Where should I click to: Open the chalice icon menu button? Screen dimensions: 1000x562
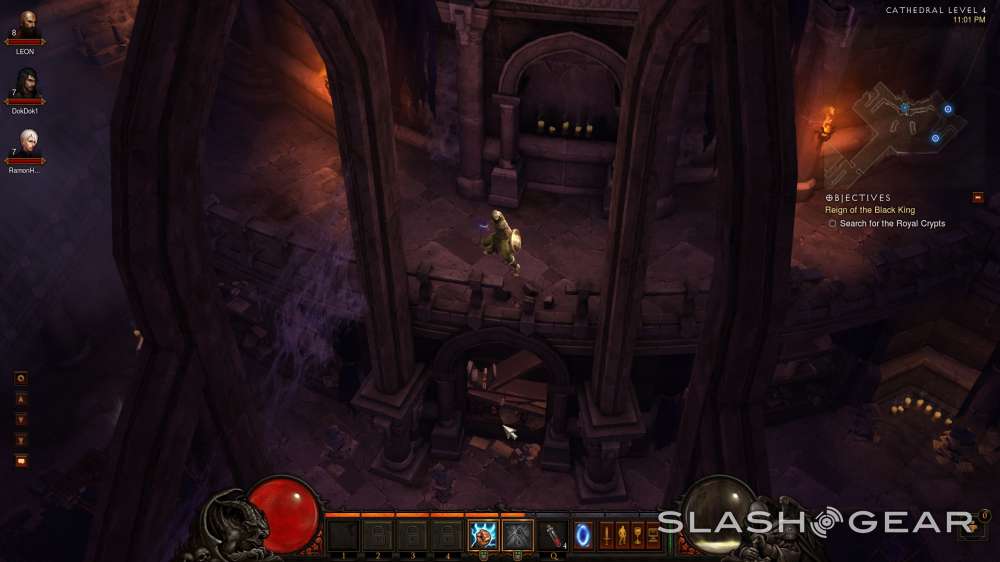[637, 535]
